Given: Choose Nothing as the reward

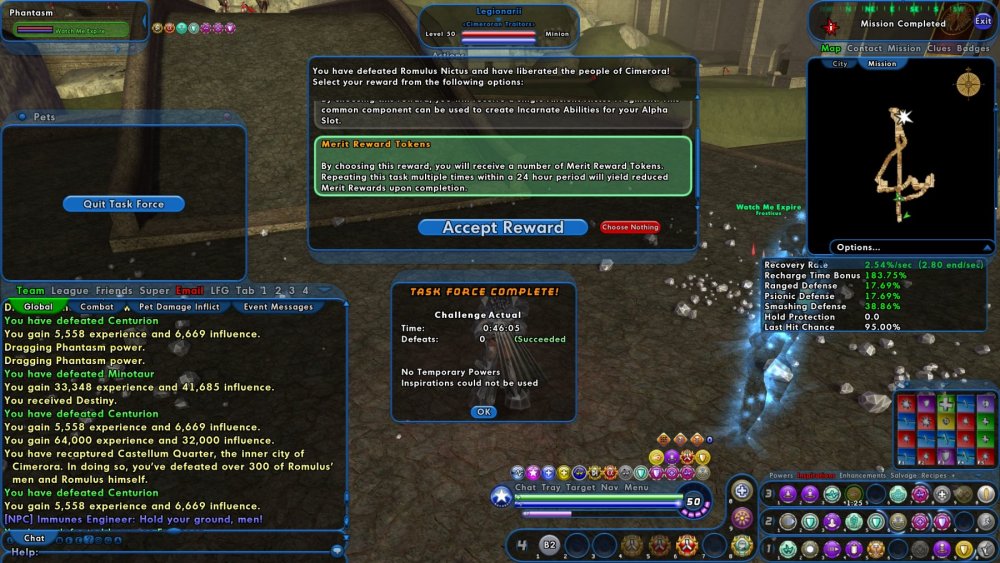Looking at the screenshot, I should 630,227.
